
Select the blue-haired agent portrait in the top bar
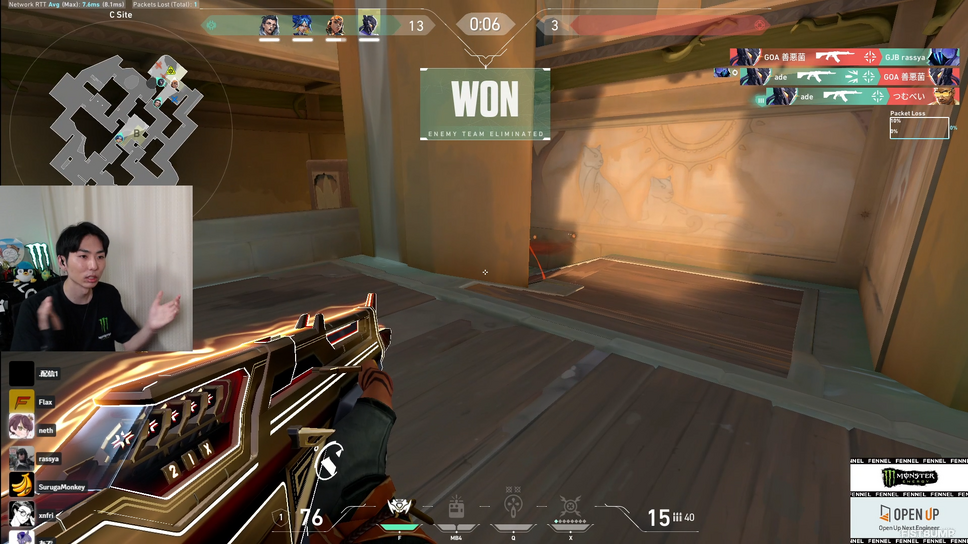point(302,25)
